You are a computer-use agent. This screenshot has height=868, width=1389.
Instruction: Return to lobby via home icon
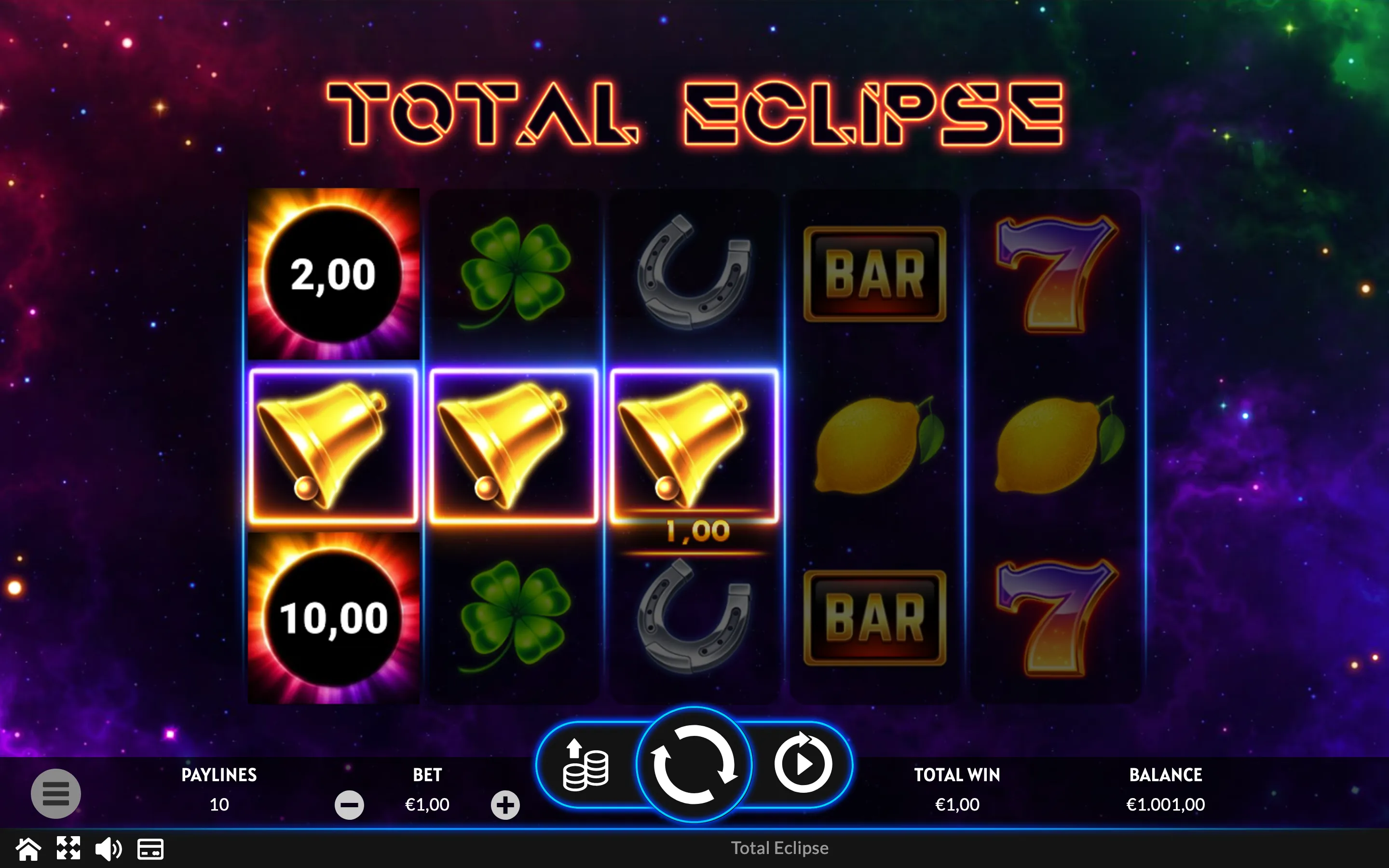click(28, 849)
